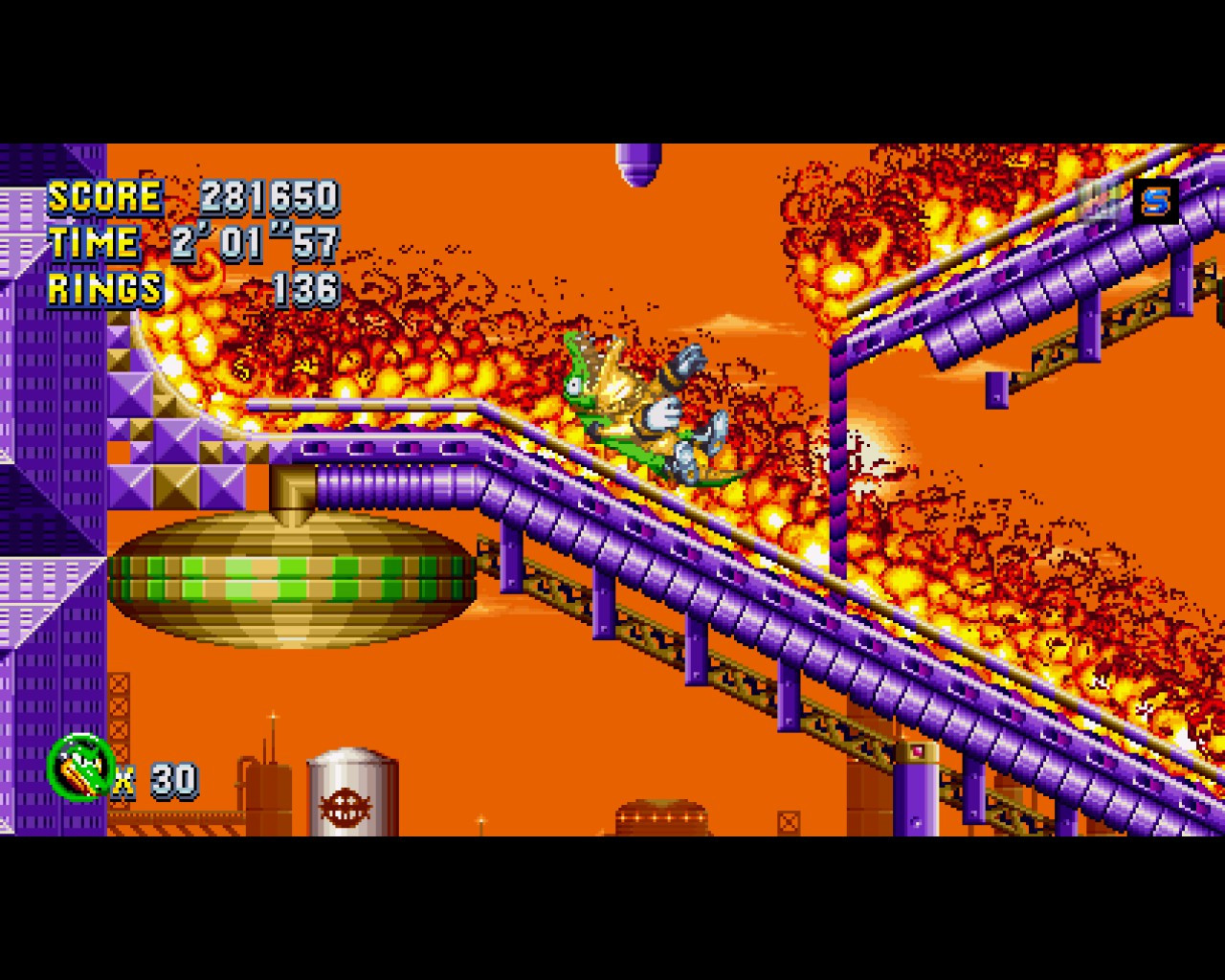Click the SCORE label

[105, 198]
